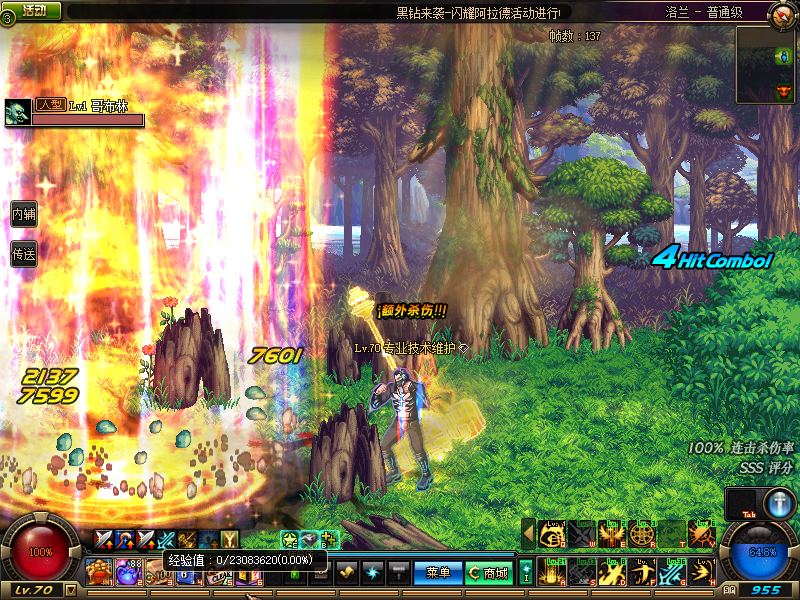Use the orange potion in slot 1
The image size is (800, 600).
[x=98, y=573]
